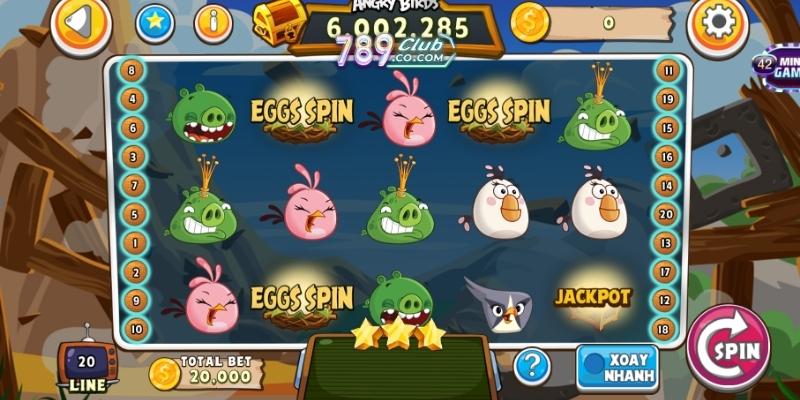Adjust the Total Bet amount
Image resolution: width=800 pixels, height=400 pixels.
206,371
